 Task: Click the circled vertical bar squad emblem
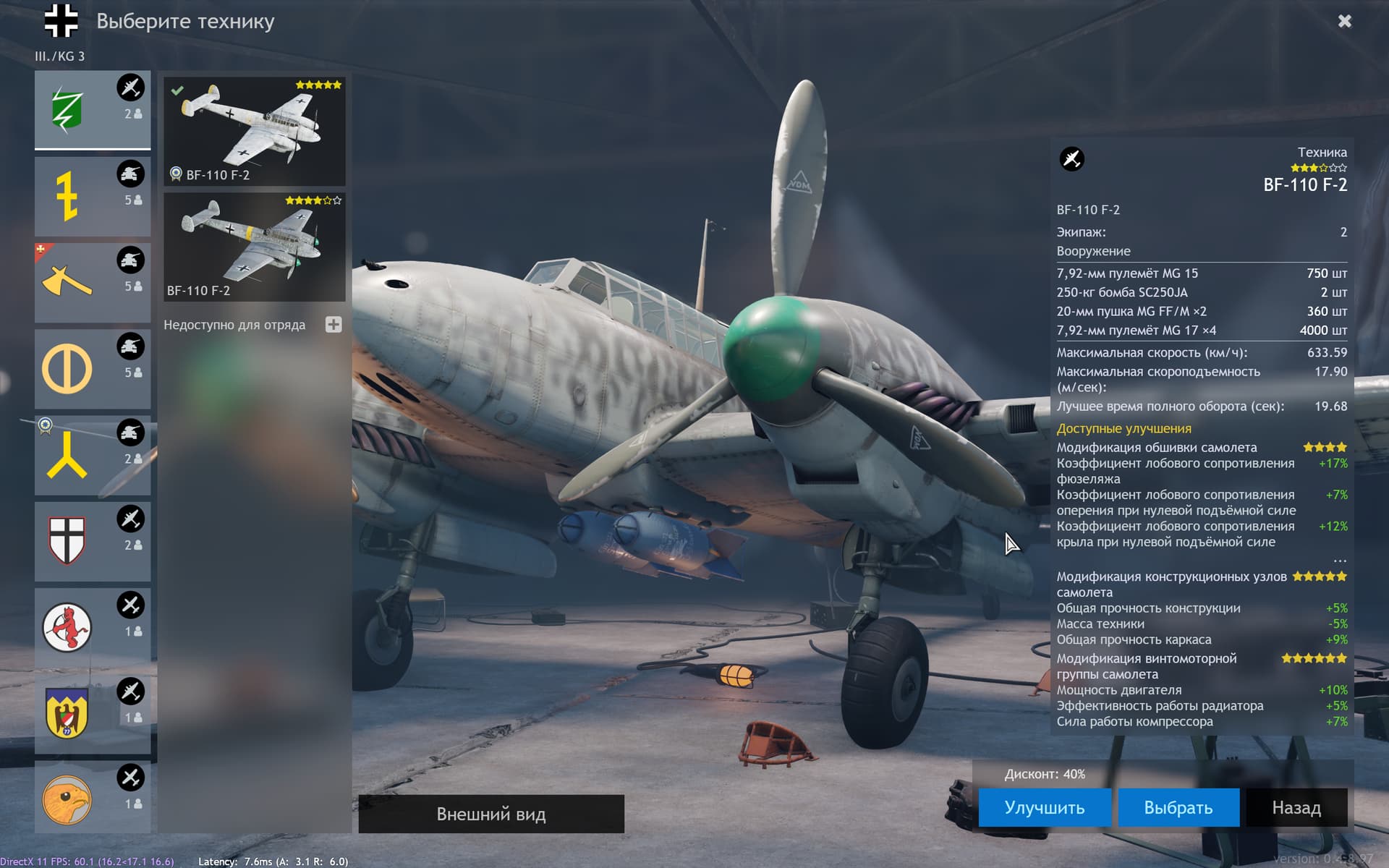point(67,367)
